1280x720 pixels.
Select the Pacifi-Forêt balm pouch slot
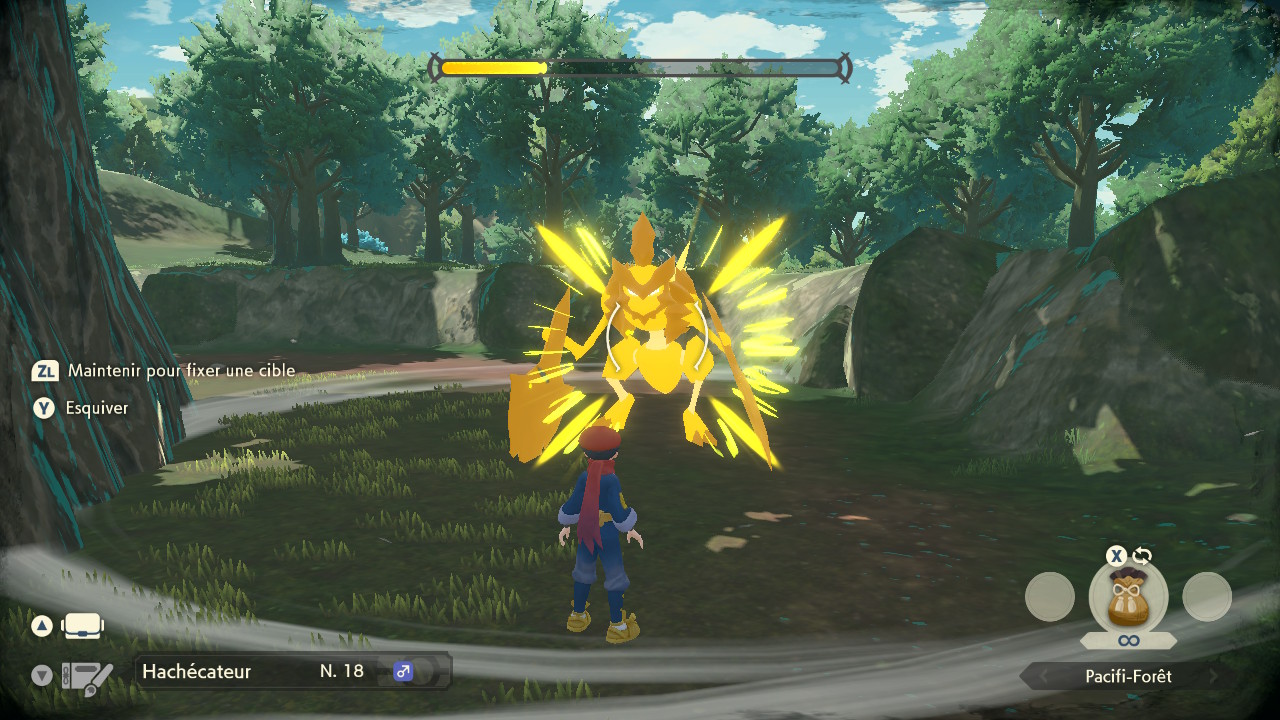[x=1128, y=596]
